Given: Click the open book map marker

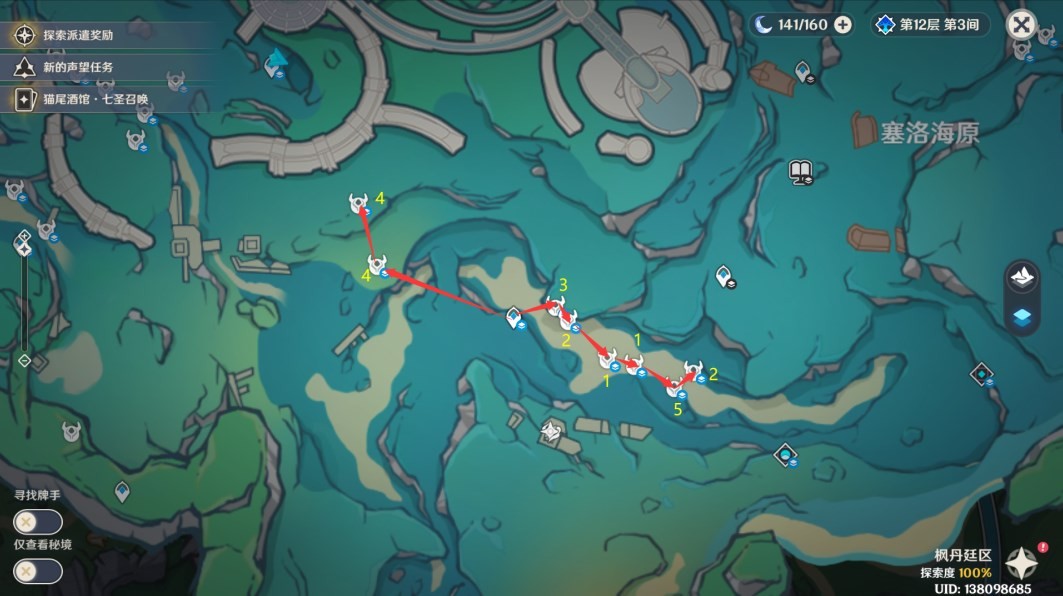Looking at the screenshot, I should tap(800, 170).
